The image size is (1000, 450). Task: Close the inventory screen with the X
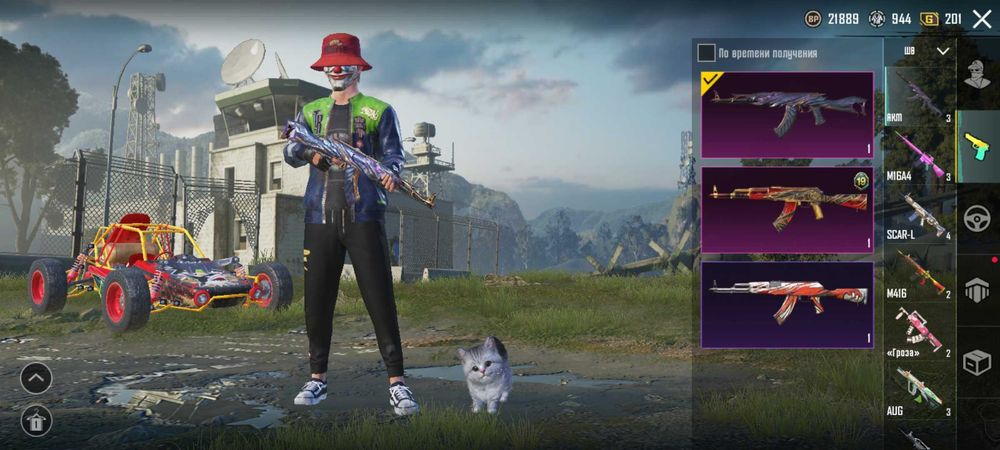pyautogui.click(x=982, y=18)
